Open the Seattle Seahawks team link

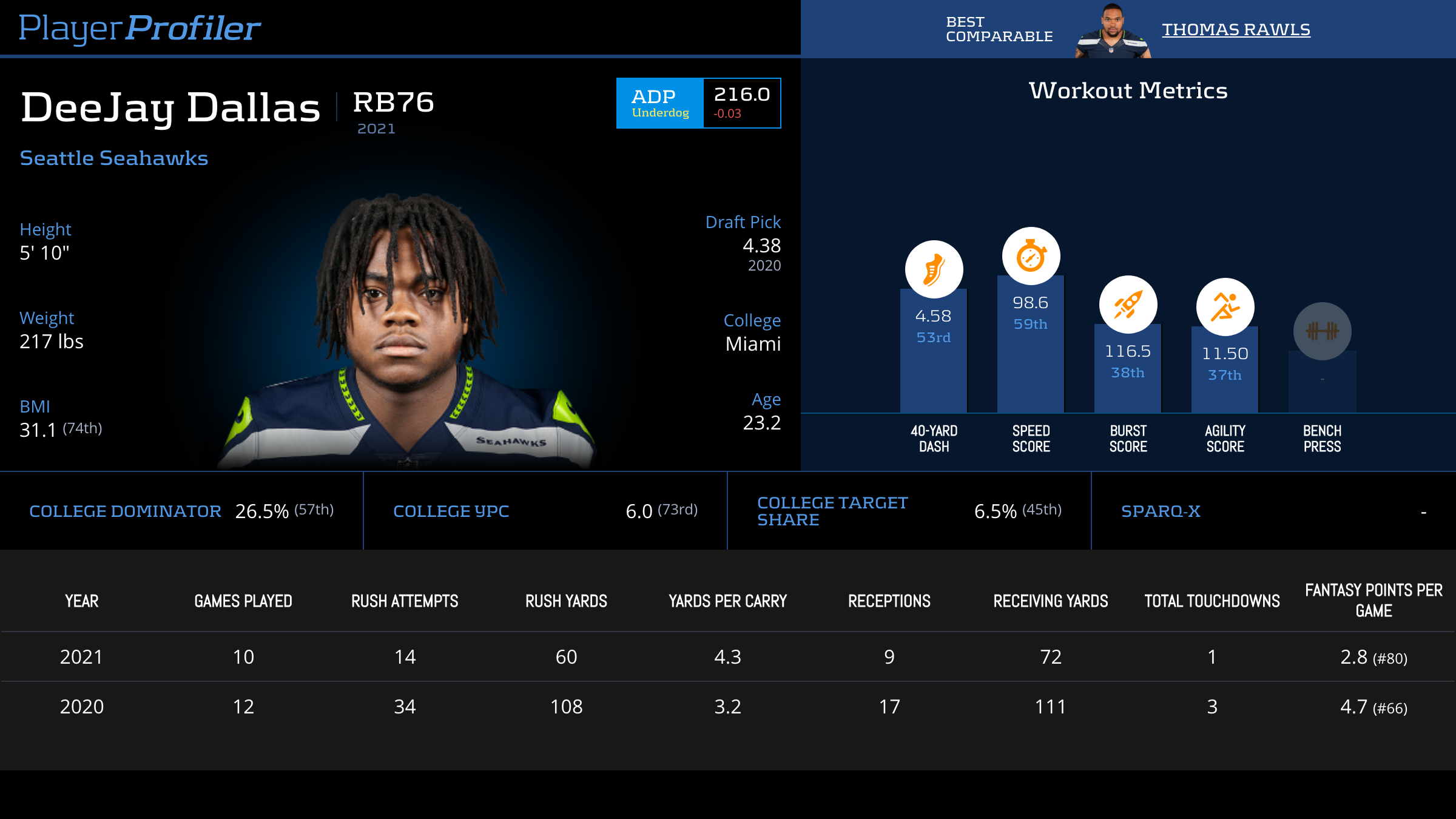(114, 158)
